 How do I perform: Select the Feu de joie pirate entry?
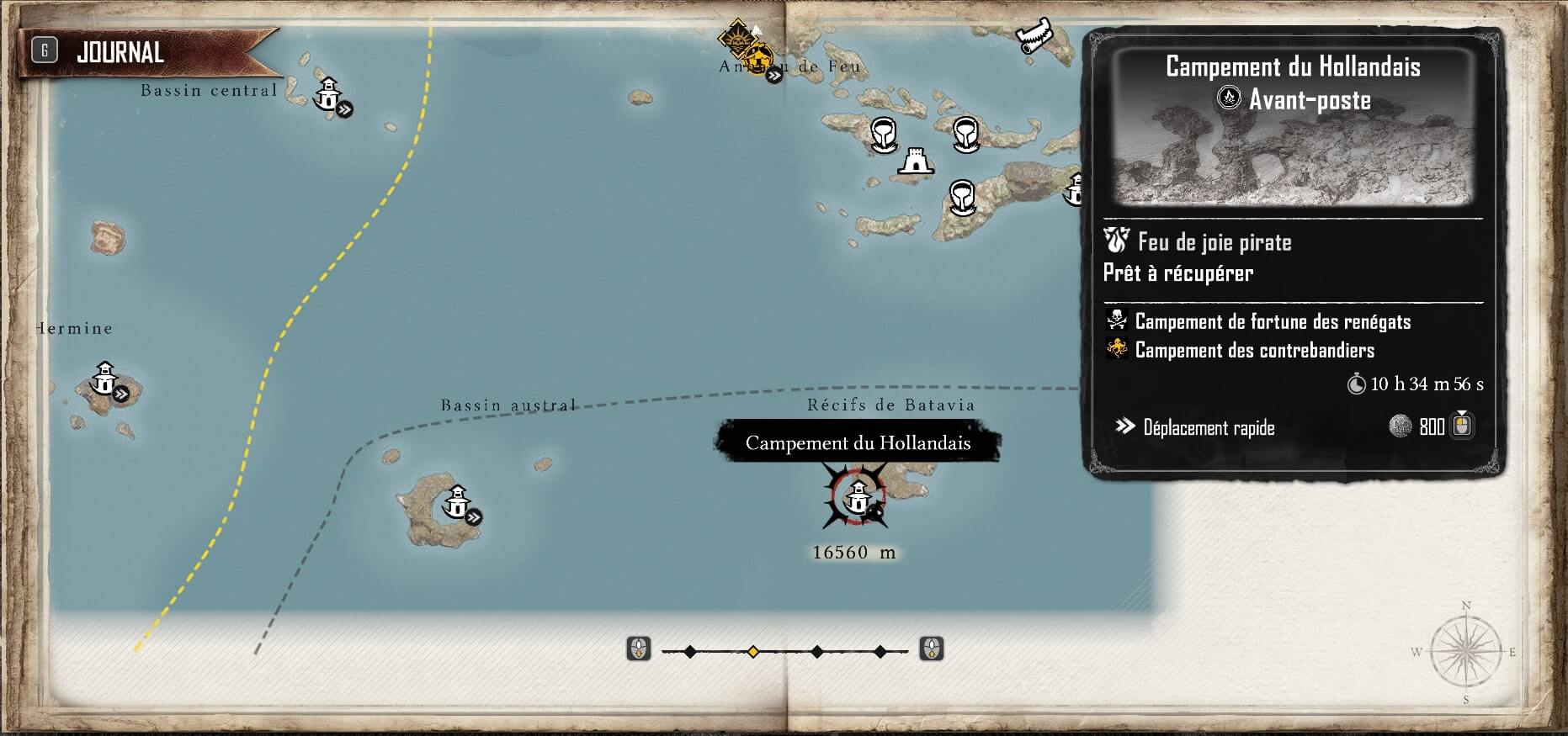(1214, 242)
